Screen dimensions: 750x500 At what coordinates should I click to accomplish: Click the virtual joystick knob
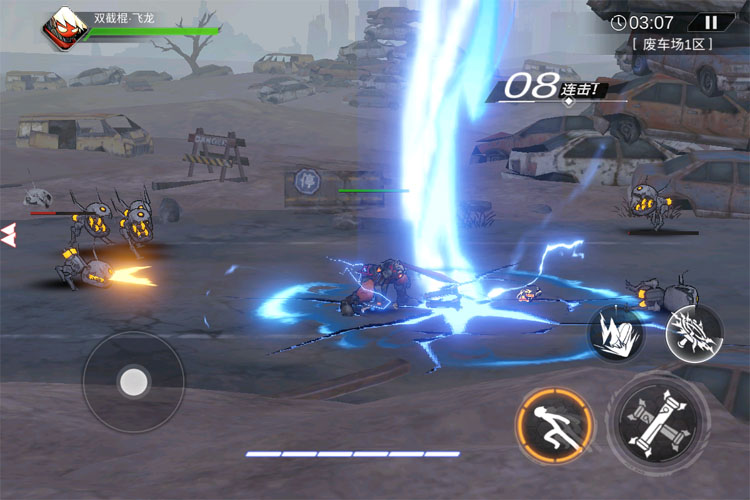(133, 380)
